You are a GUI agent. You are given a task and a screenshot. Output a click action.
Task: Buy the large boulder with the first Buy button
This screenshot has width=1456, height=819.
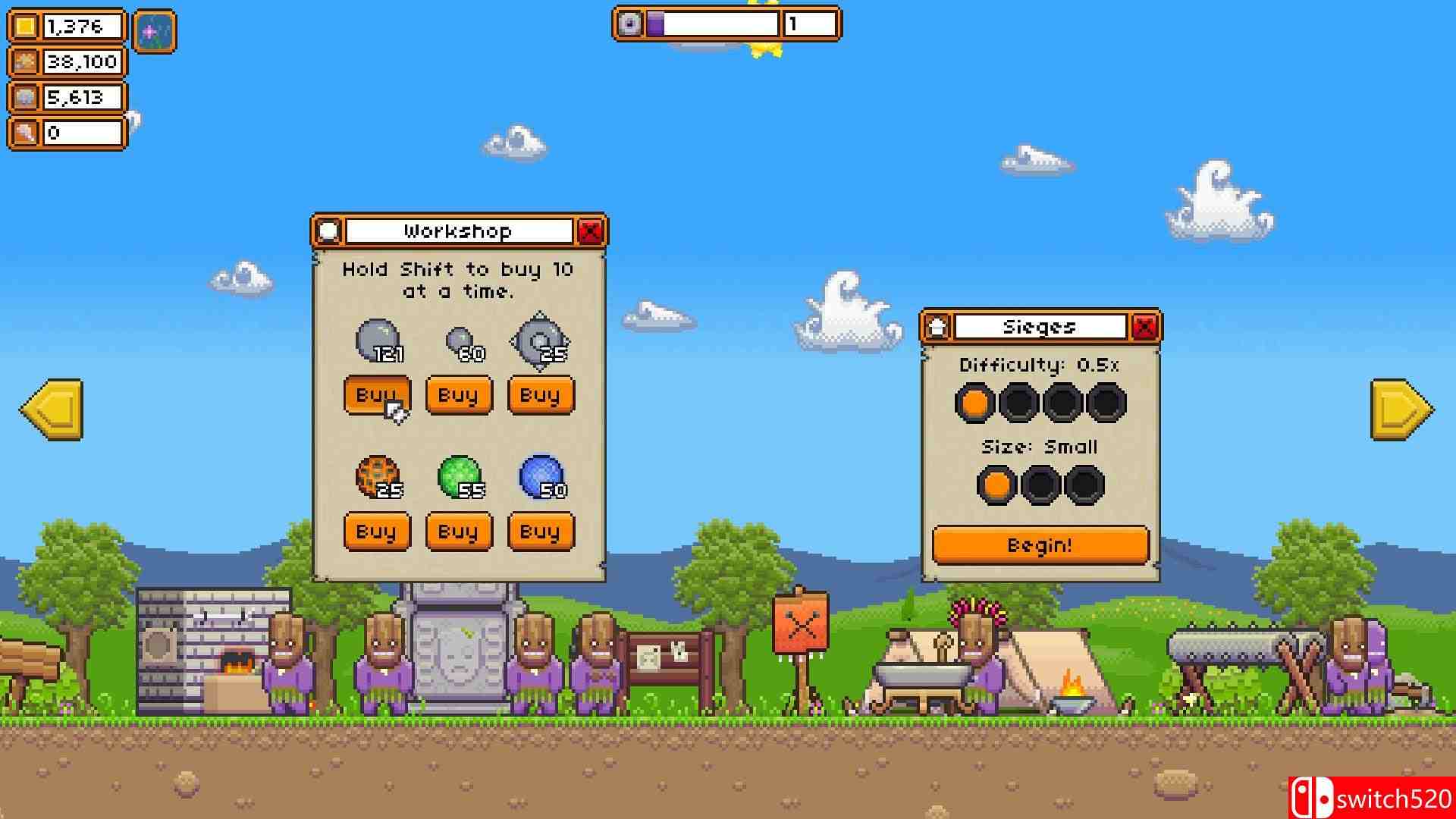tap(377, 395)
